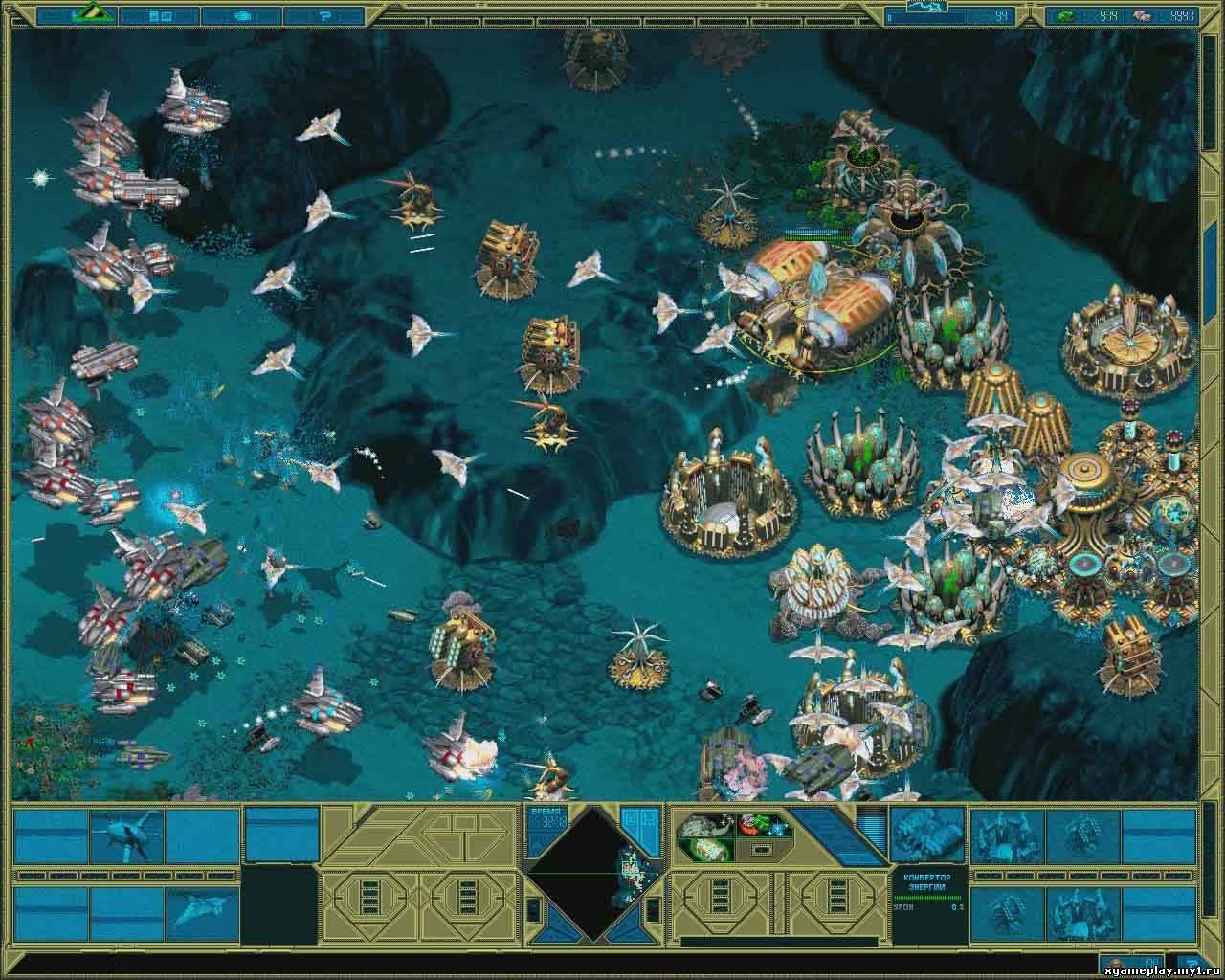Select the shark-like submarine unit slot
Screen dimensions: 1225x980
(127, 834)
